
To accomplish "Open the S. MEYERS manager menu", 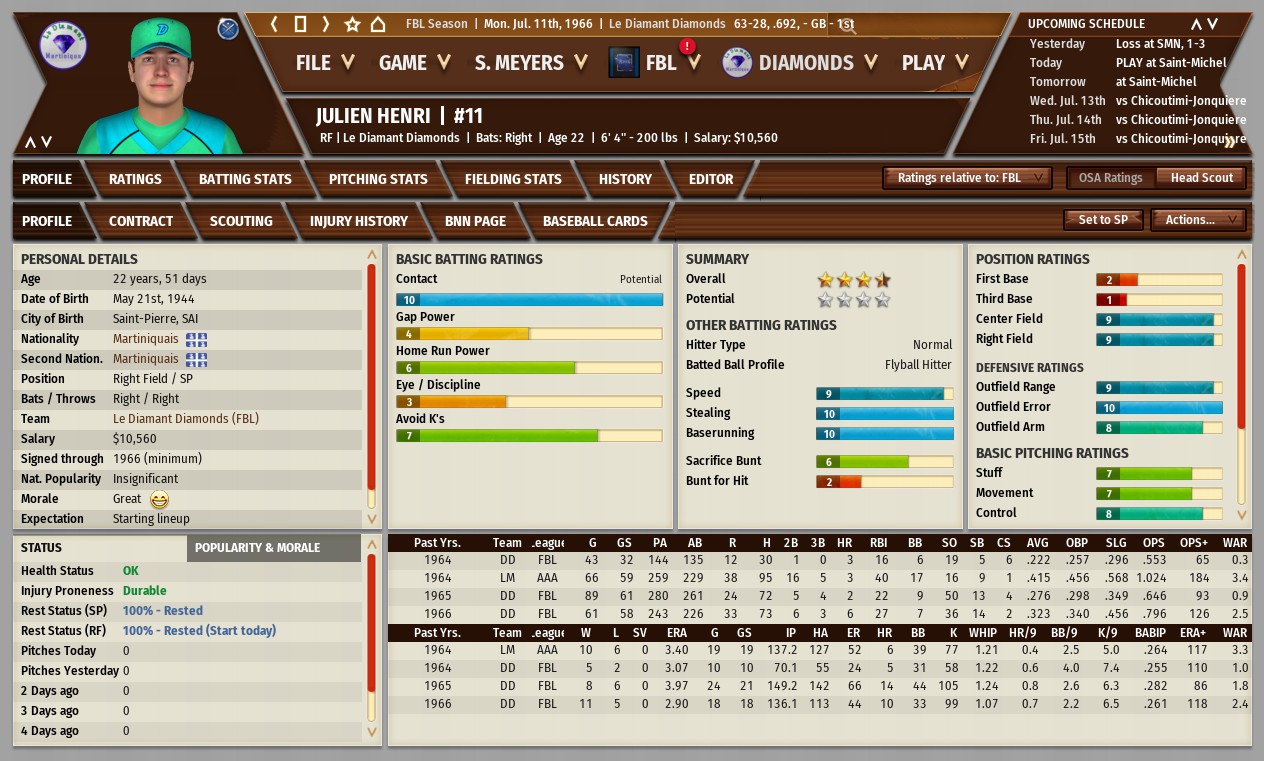I will pos(530,63).
